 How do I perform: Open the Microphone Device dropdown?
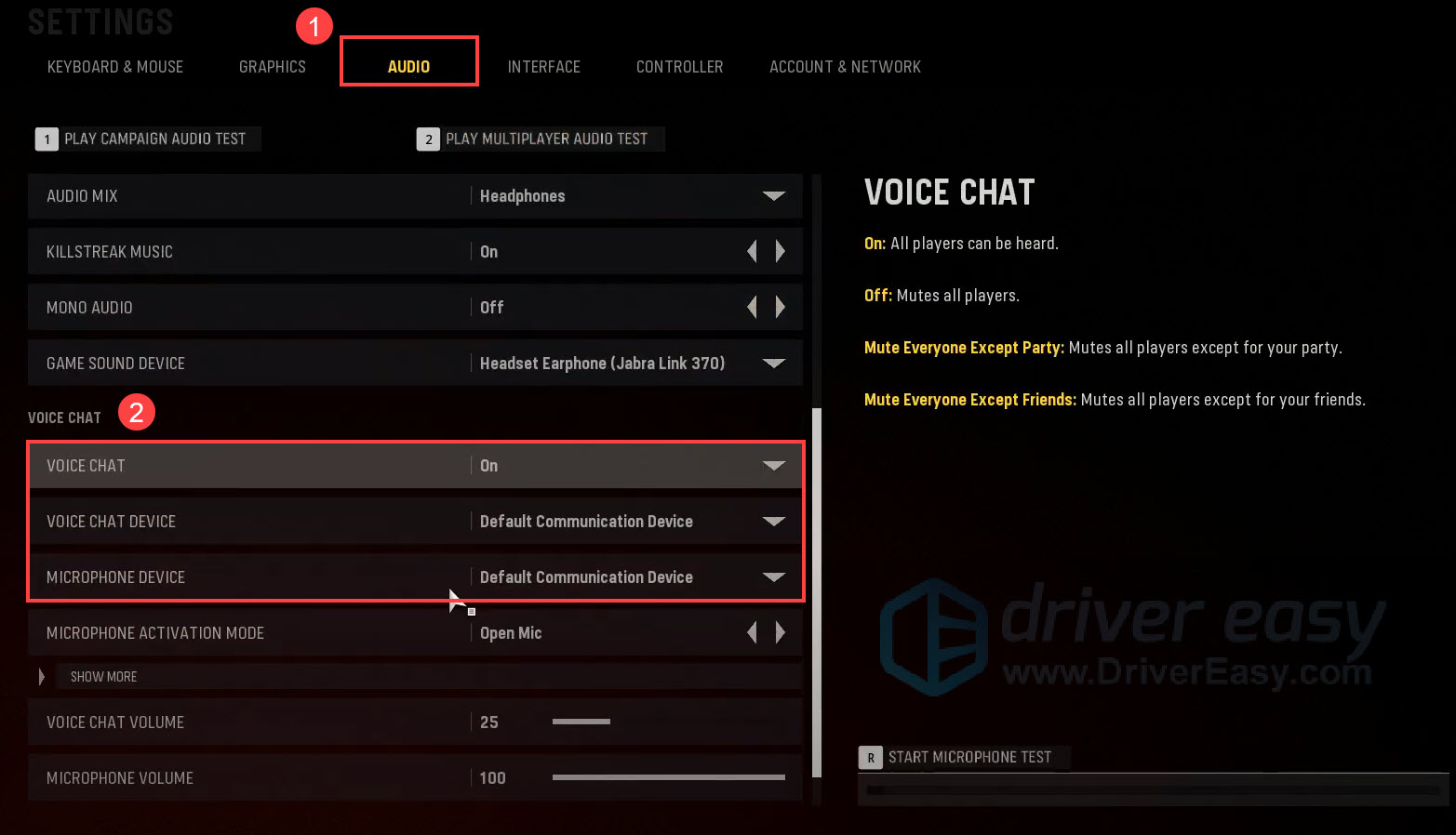(774, 577)
